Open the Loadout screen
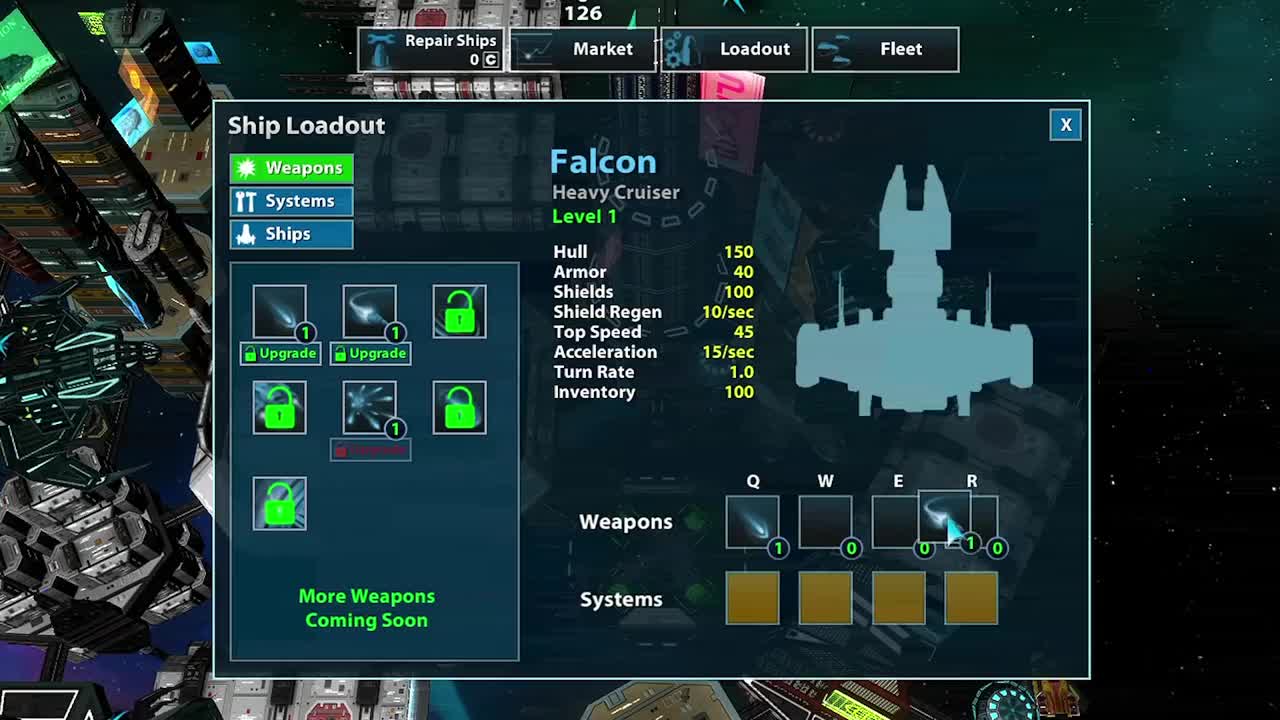Image resolution: width=1280 pixels, height=720 pixels. pyautogui.click(x=734, y=49)
